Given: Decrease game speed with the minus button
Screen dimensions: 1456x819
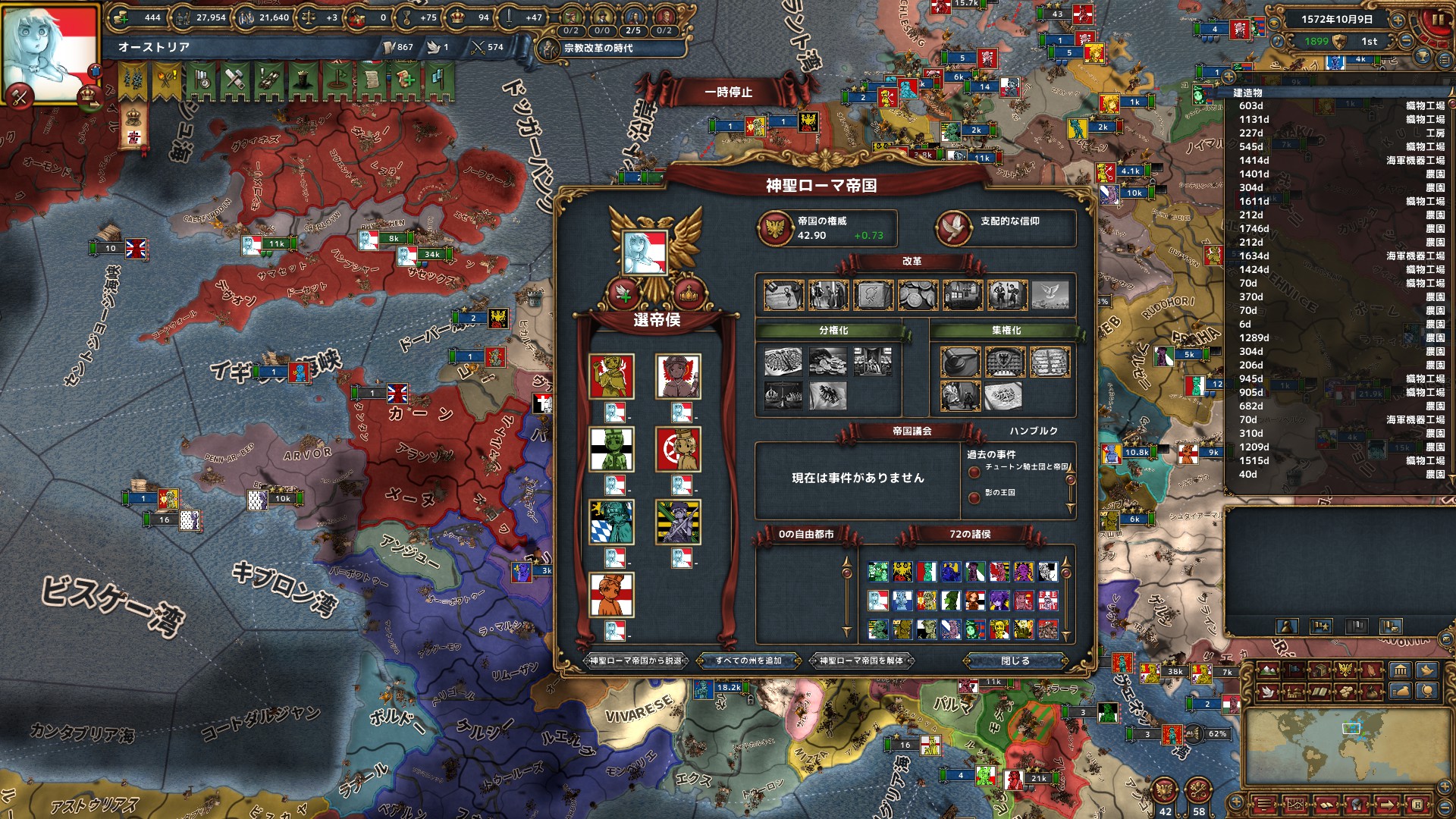Looking at the screenshot, I should 1405,41.
